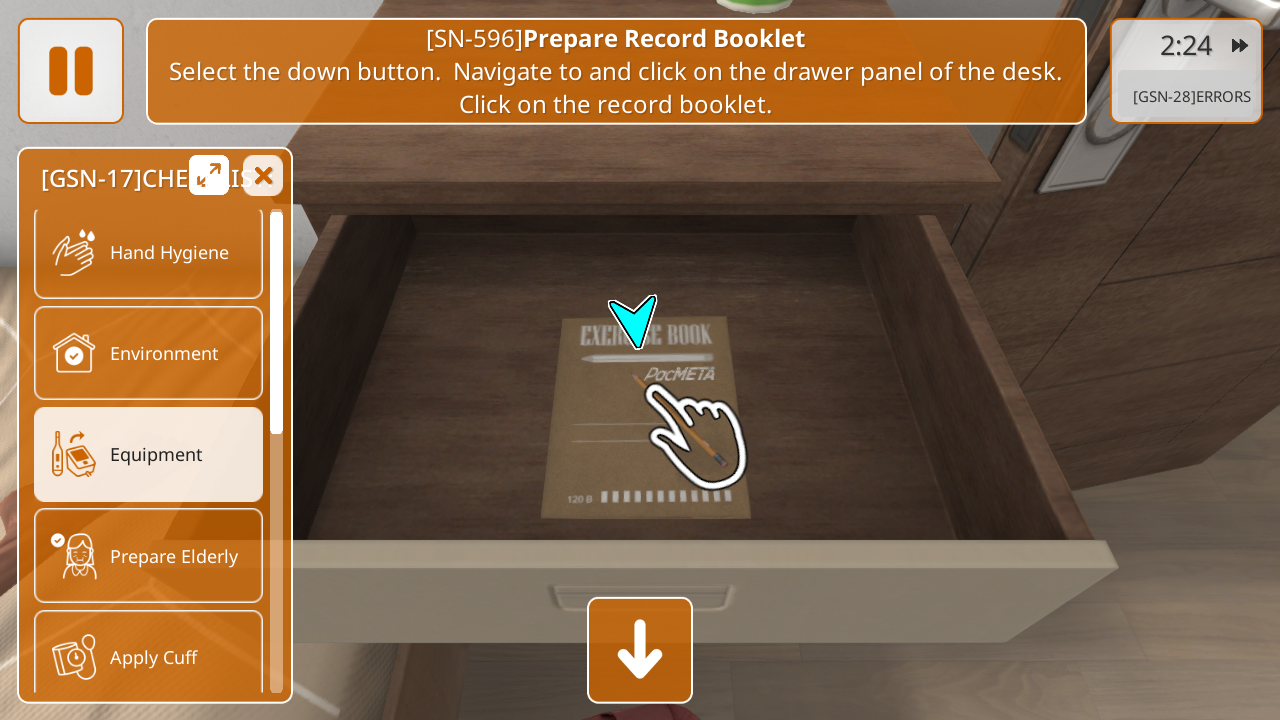Open the Prepare Elderly checklist step
This screenshot has width=1280, height=720.
[148, 556]
